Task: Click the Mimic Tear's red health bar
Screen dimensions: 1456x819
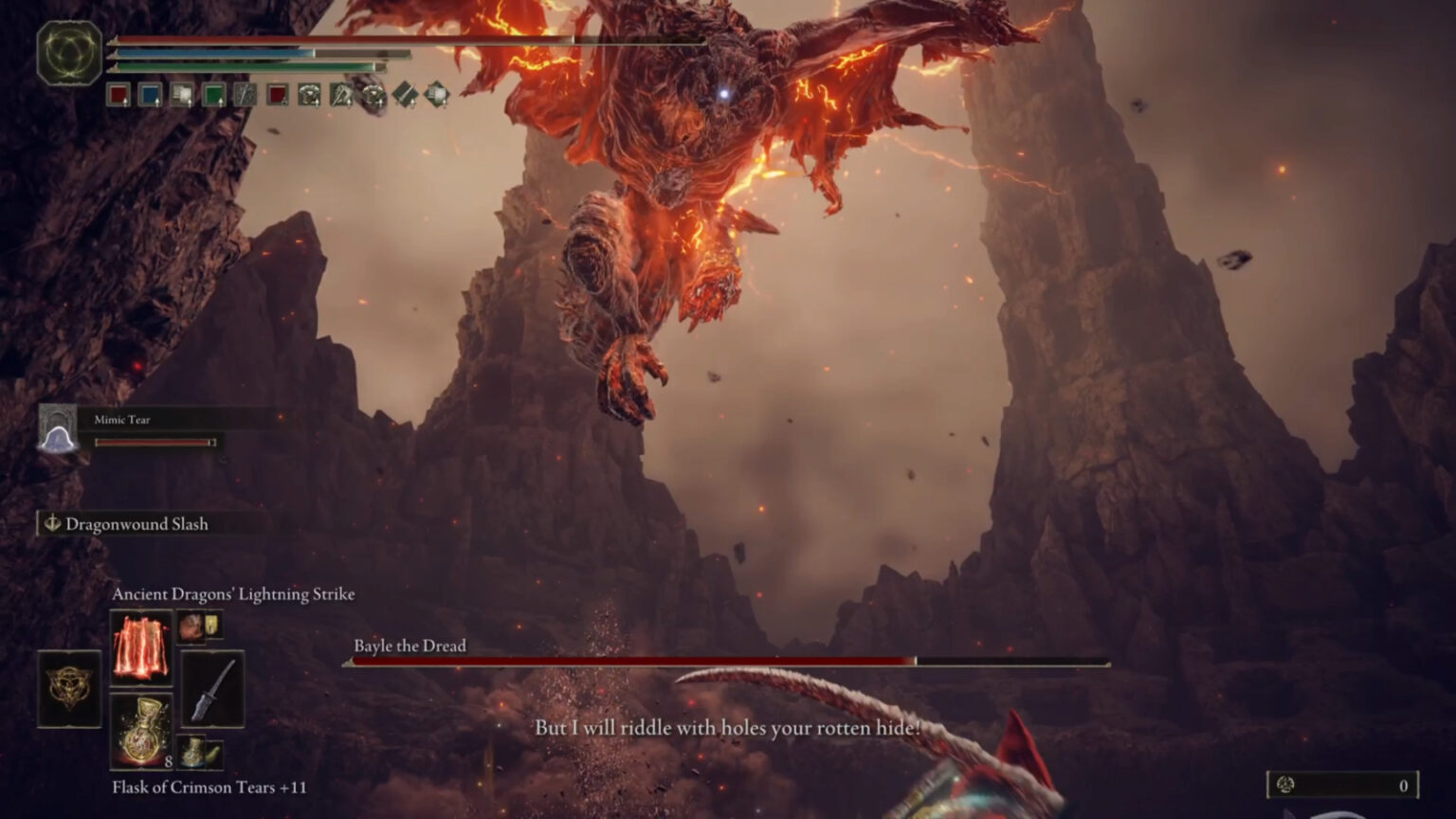Action: 155,444
